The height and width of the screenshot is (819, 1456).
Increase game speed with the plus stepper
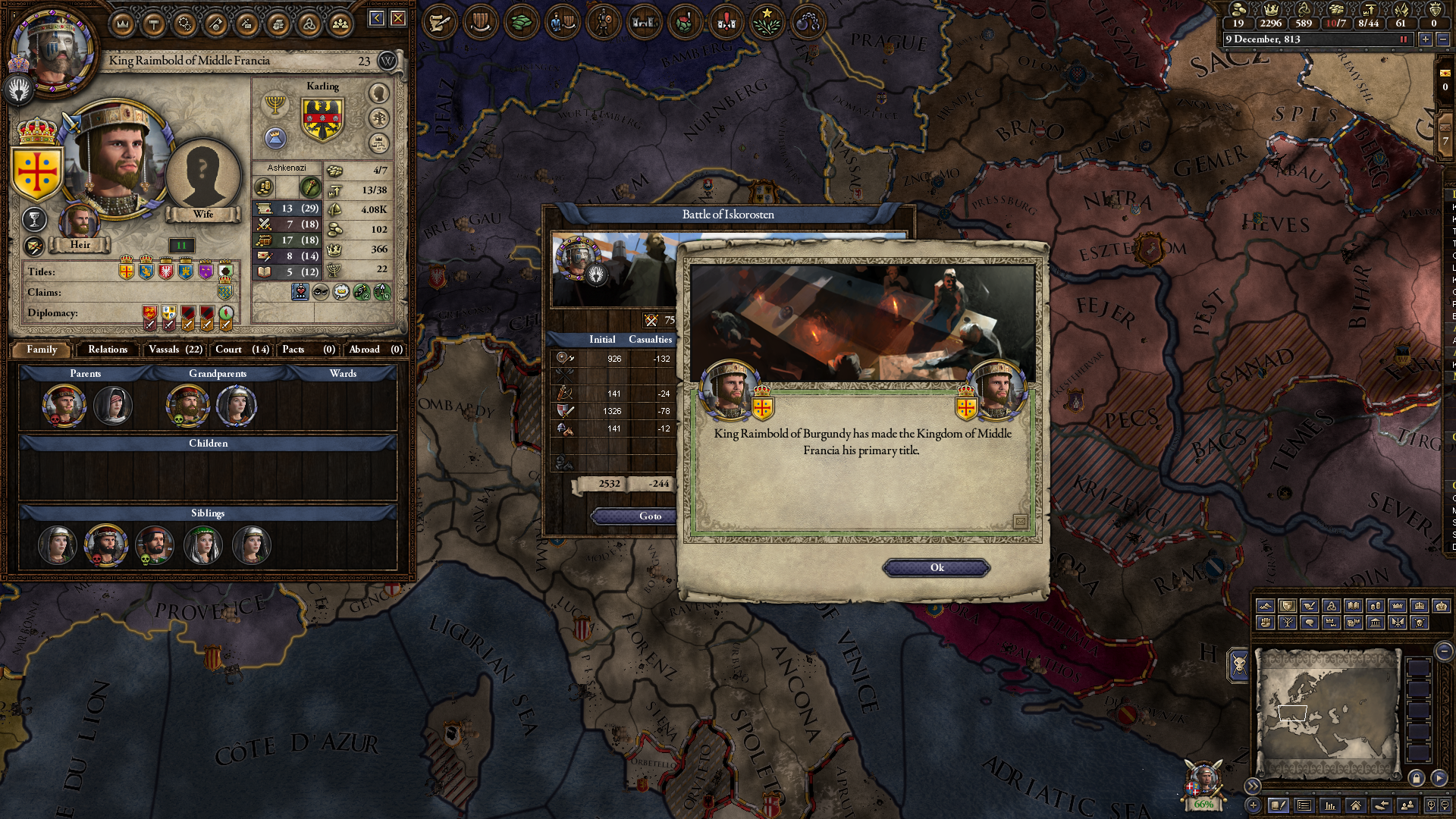[x=1425, y=40]
